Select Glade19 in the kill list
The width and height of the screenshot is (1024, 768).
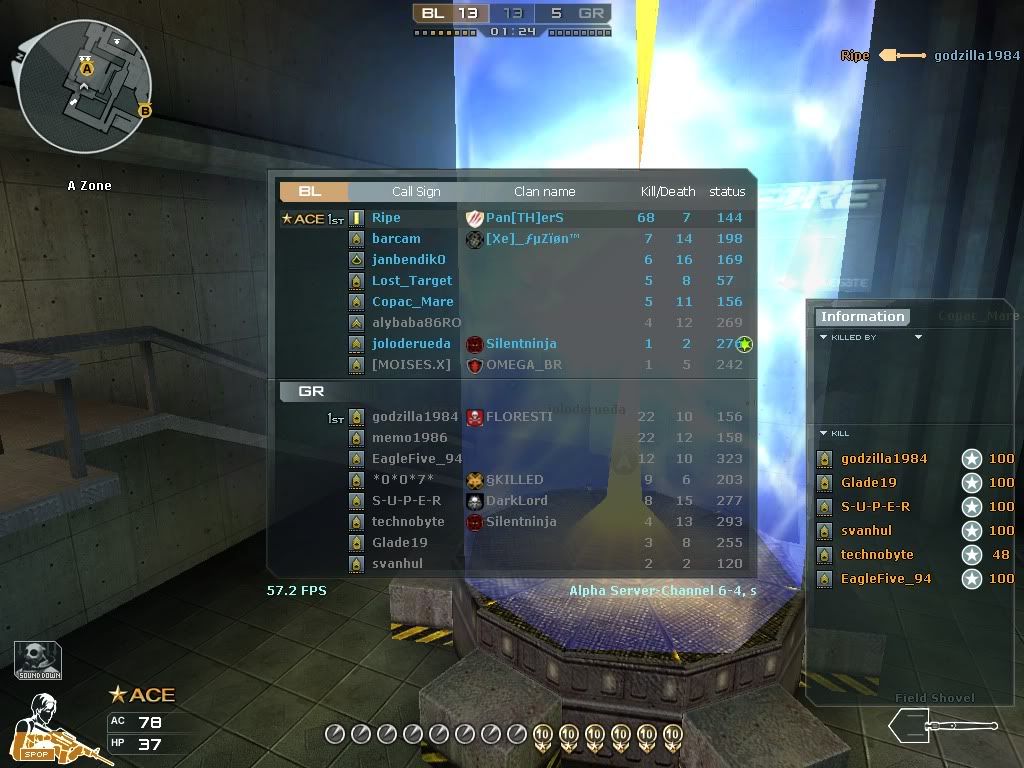tap(868, 483)
